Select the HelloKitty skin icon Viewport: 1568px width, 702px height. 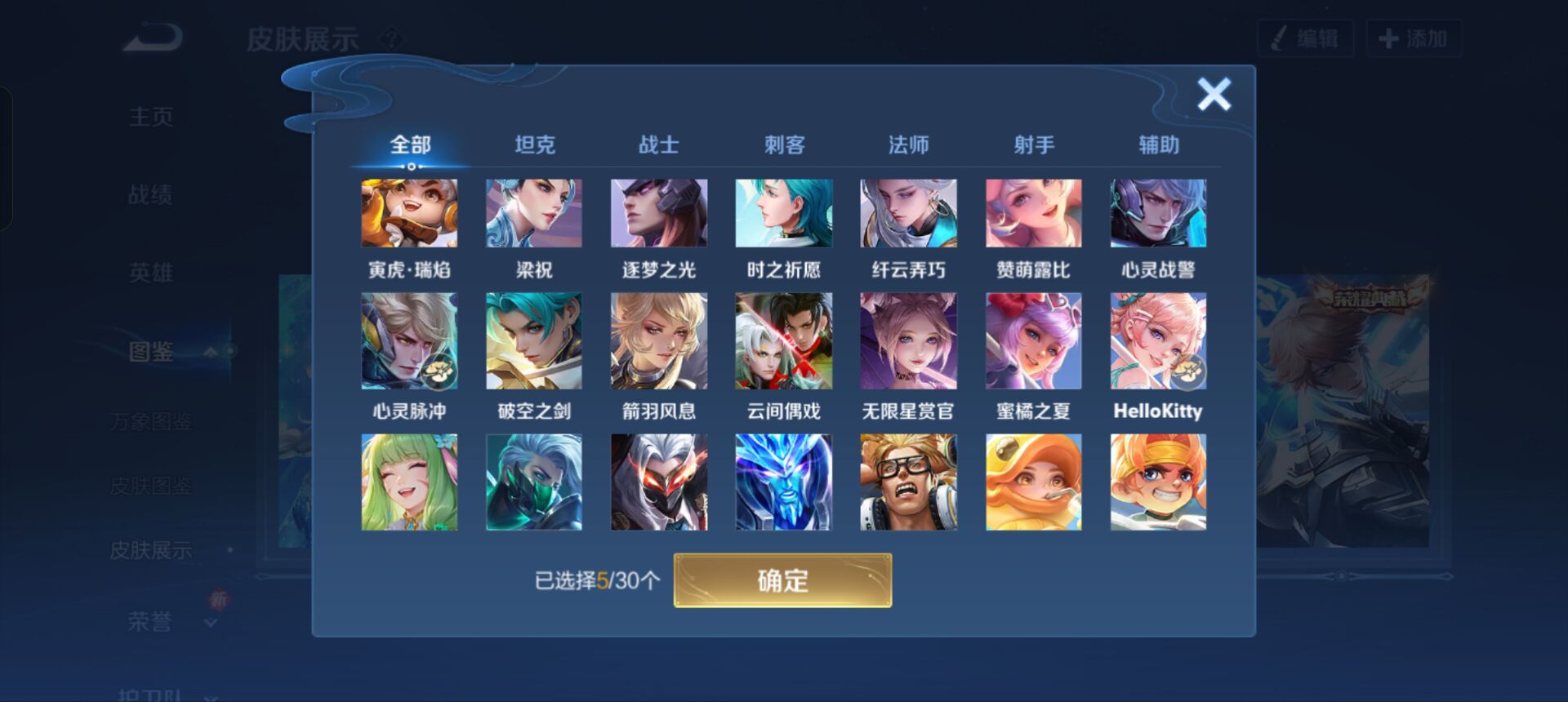1157,340
